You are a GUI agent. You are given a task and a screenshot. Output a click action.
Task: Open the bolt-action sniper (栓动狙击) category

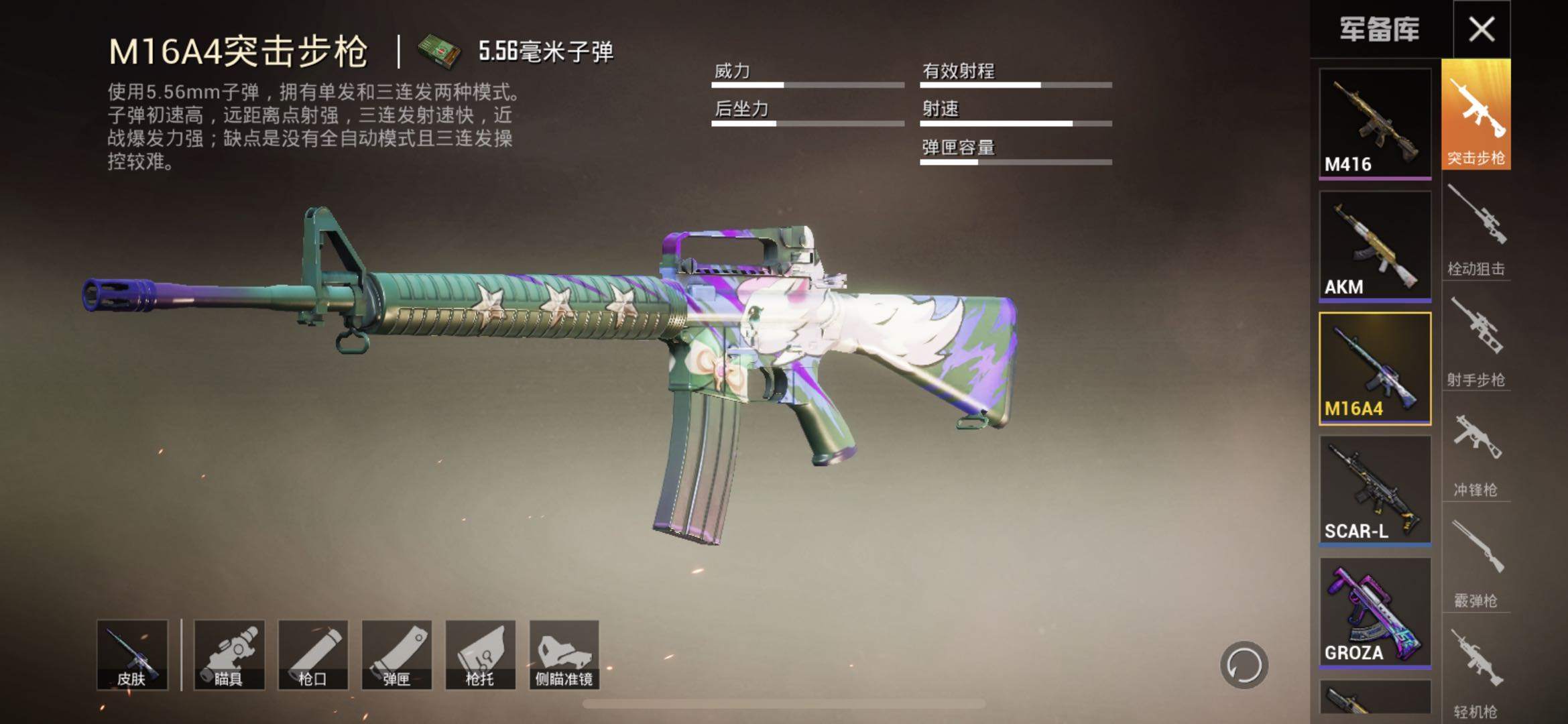tap(1475, 231)
